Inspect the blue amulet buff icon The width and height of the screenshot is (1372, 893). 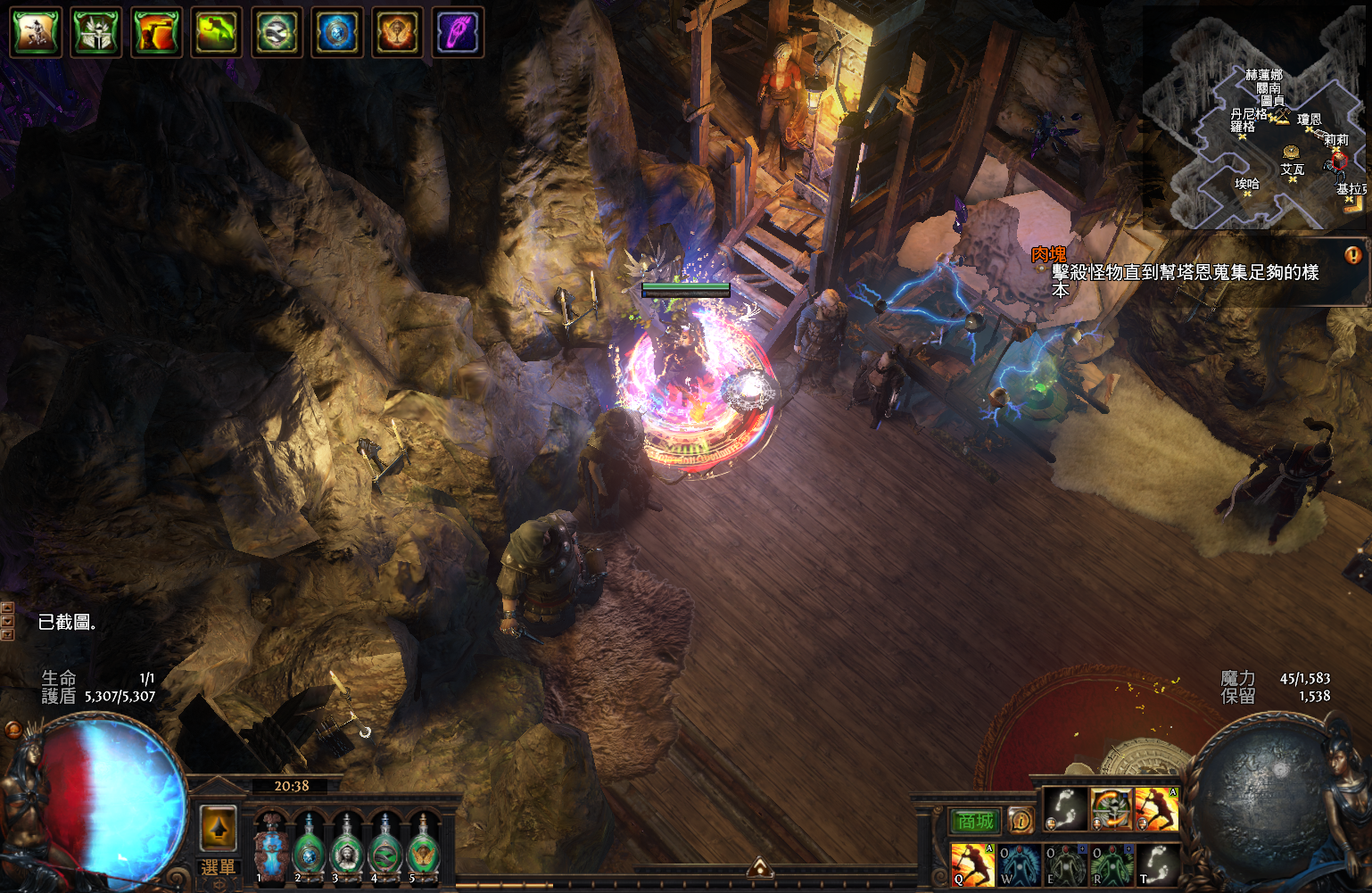[337, 33]
